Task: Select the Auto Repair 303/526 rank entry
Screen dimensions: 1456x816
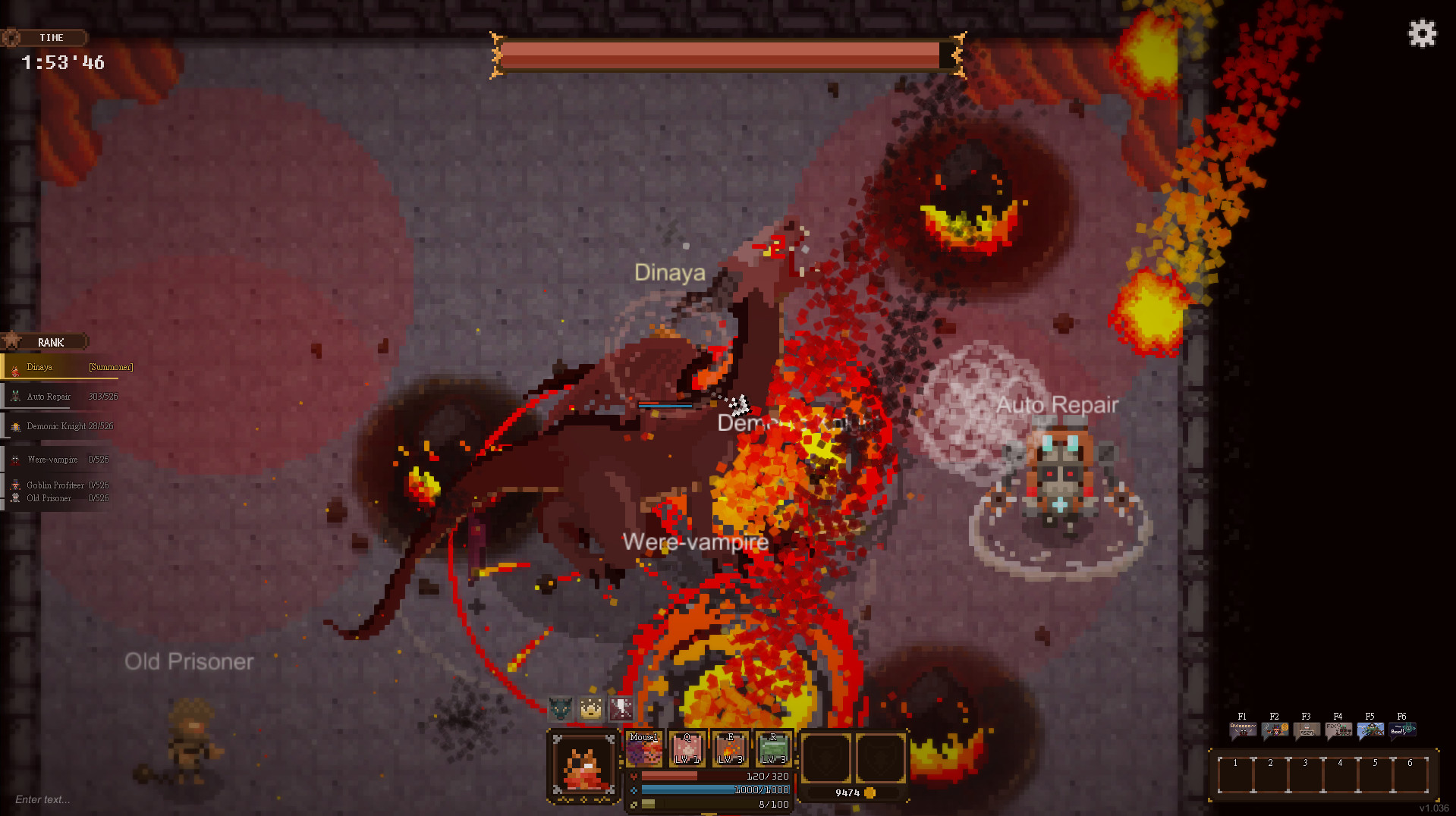Action: pos(61,396)
